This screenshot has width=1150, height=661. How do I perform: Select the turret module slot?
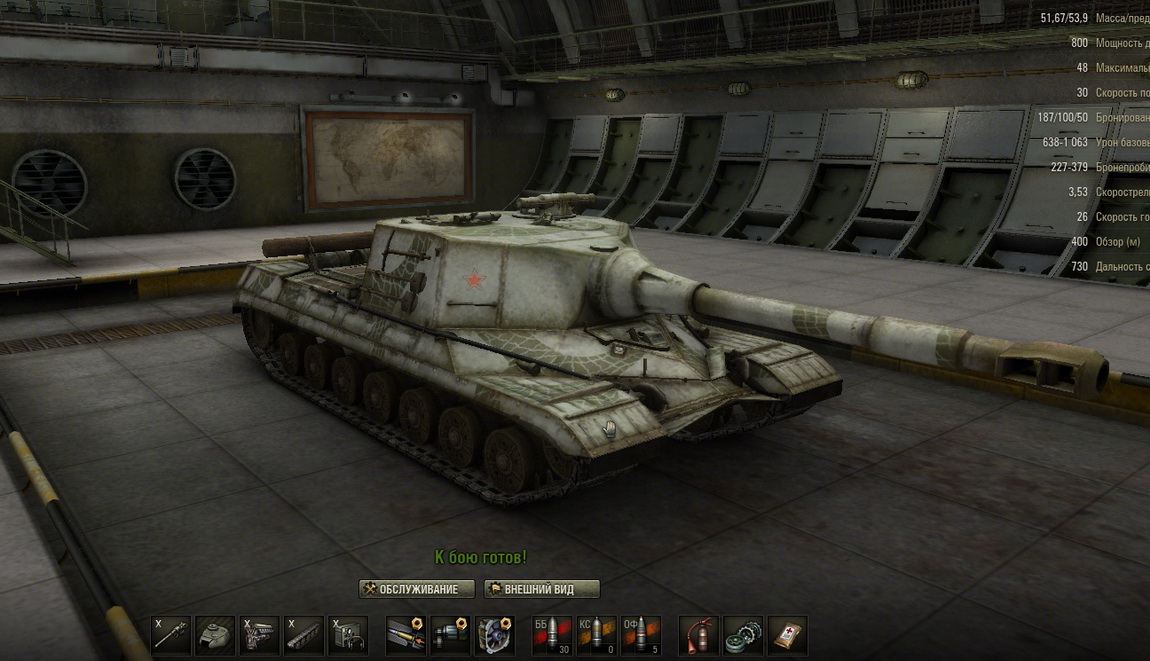pyautogui.click(x=215, y=636)
